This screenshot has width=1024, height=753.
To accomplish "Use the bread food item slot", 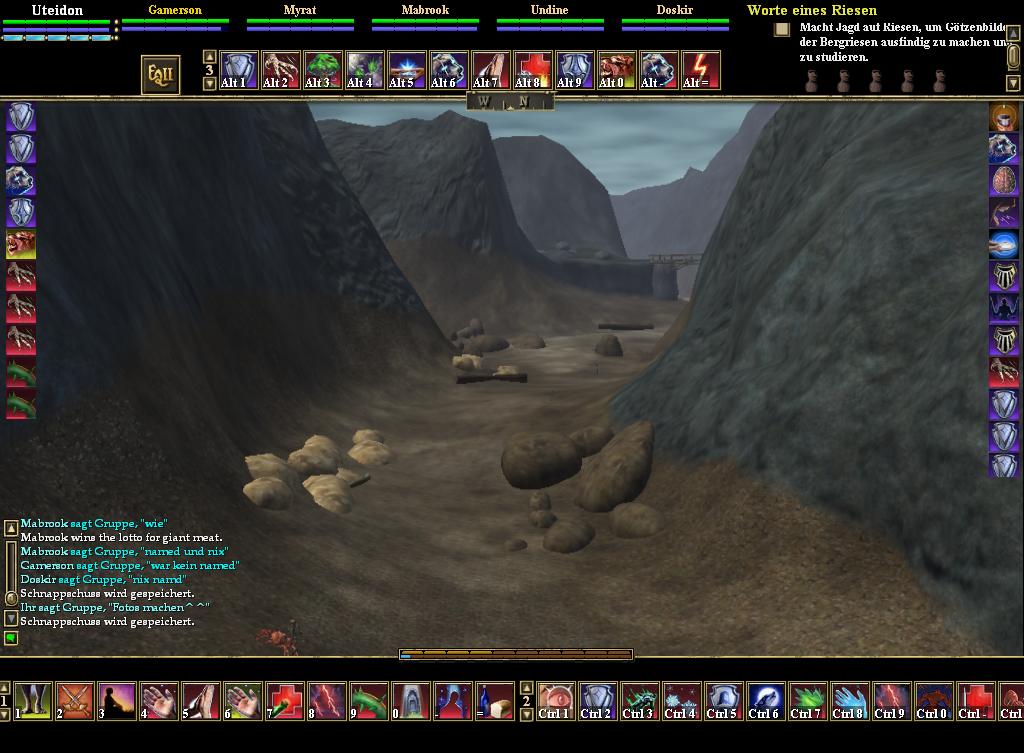I will (495, 701).
